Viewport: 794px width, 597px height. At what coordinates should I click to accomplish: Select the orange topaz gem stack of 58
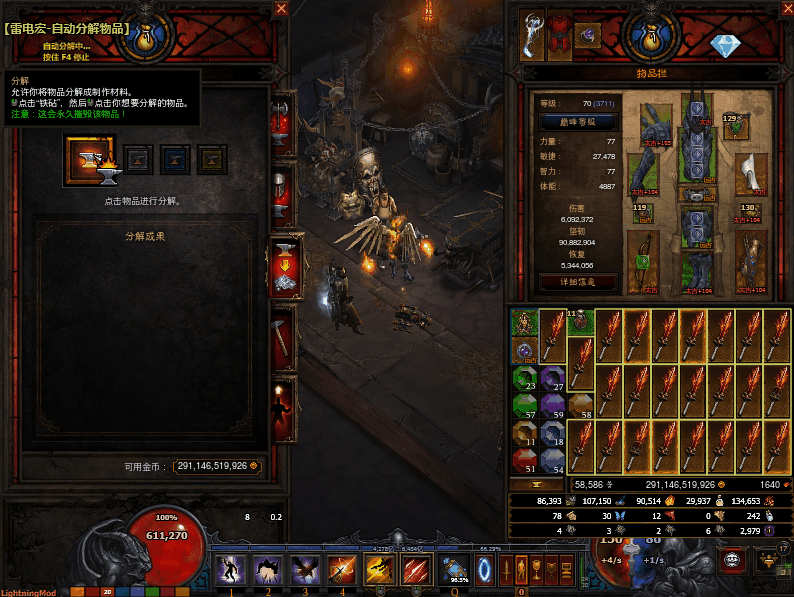[x=580, y=405]
